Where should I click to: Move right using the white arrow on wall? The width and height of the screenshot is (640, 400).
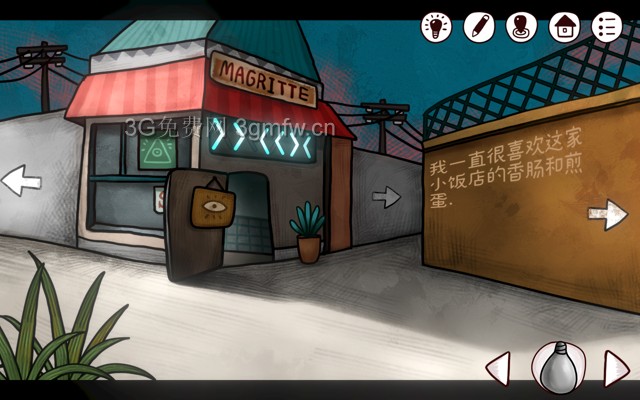click(x=606, y=214)
